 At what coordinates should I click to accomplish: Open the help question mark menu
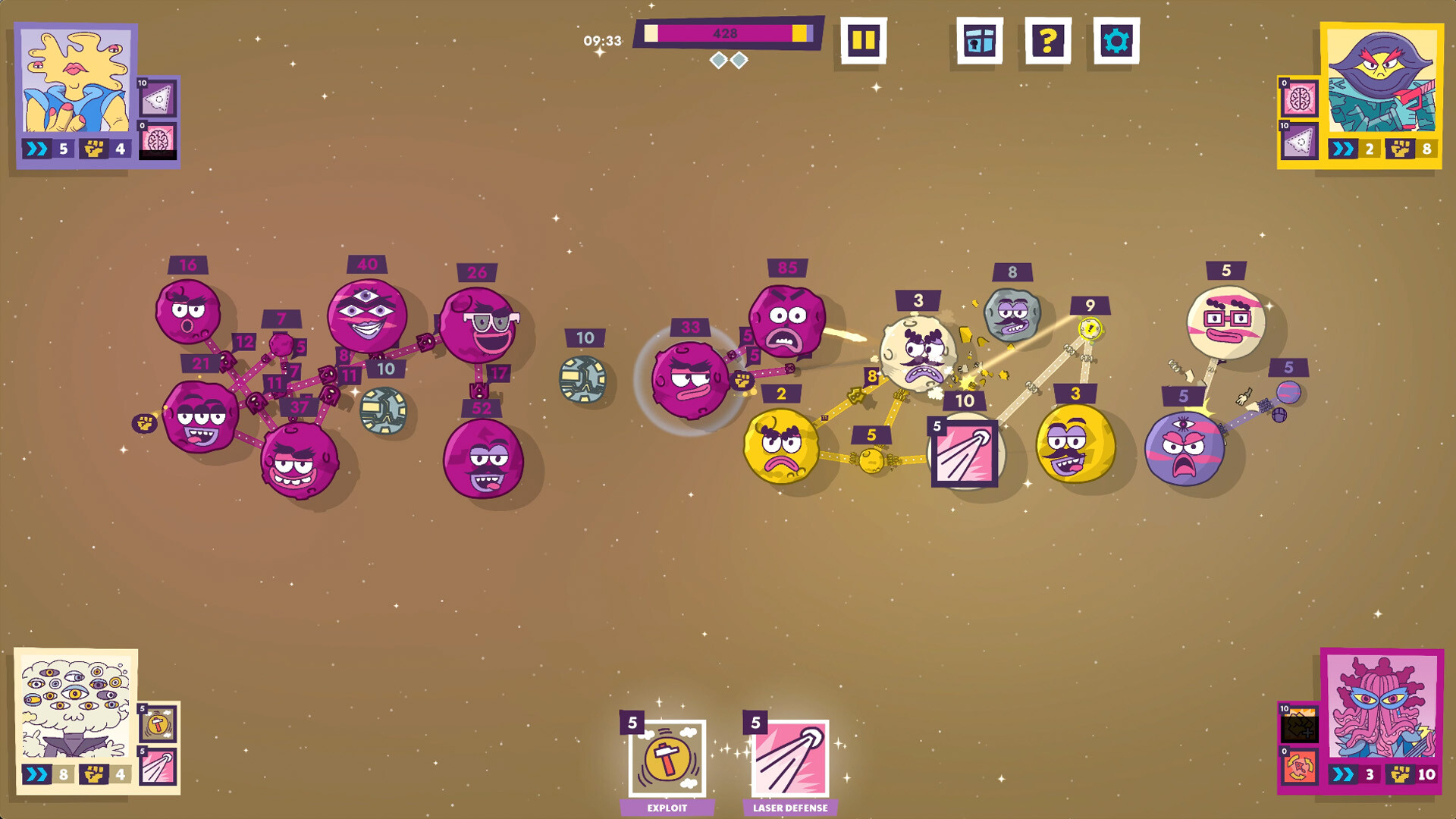click(1047, 41)
